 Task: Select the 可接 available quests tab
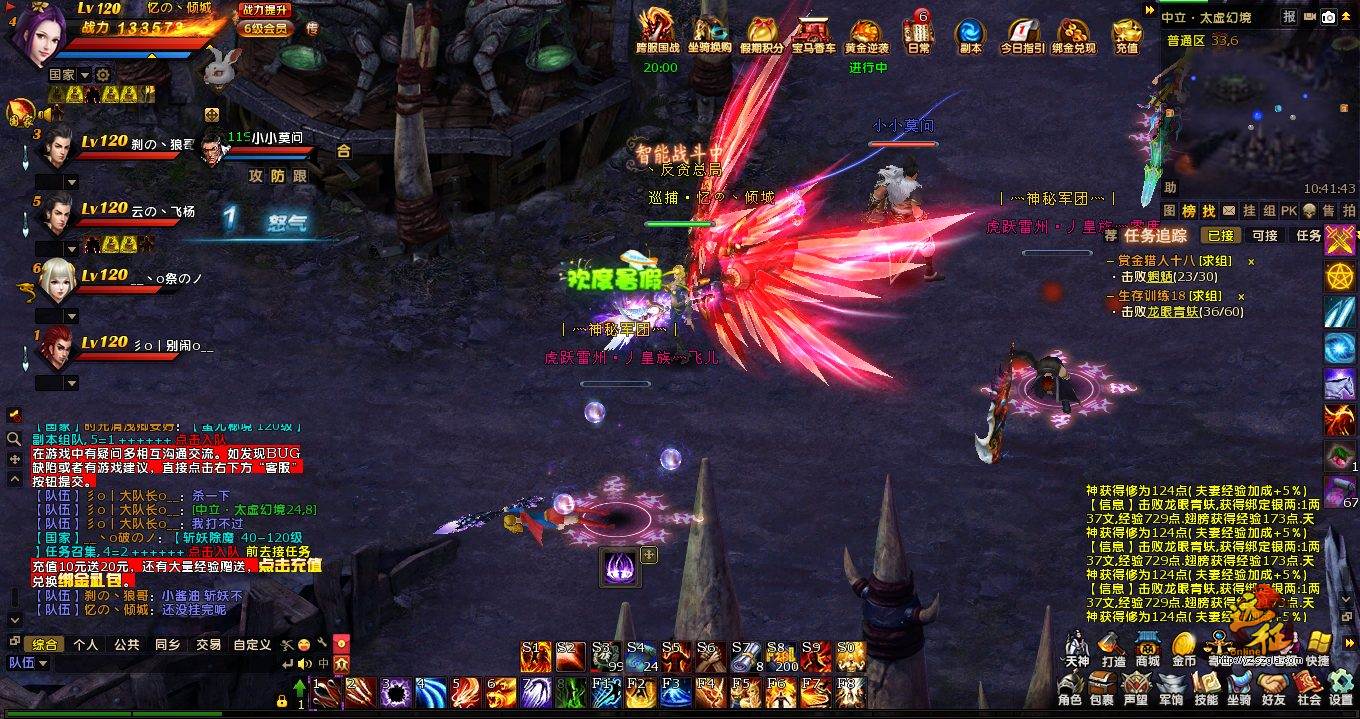[x=1265, y=236]
